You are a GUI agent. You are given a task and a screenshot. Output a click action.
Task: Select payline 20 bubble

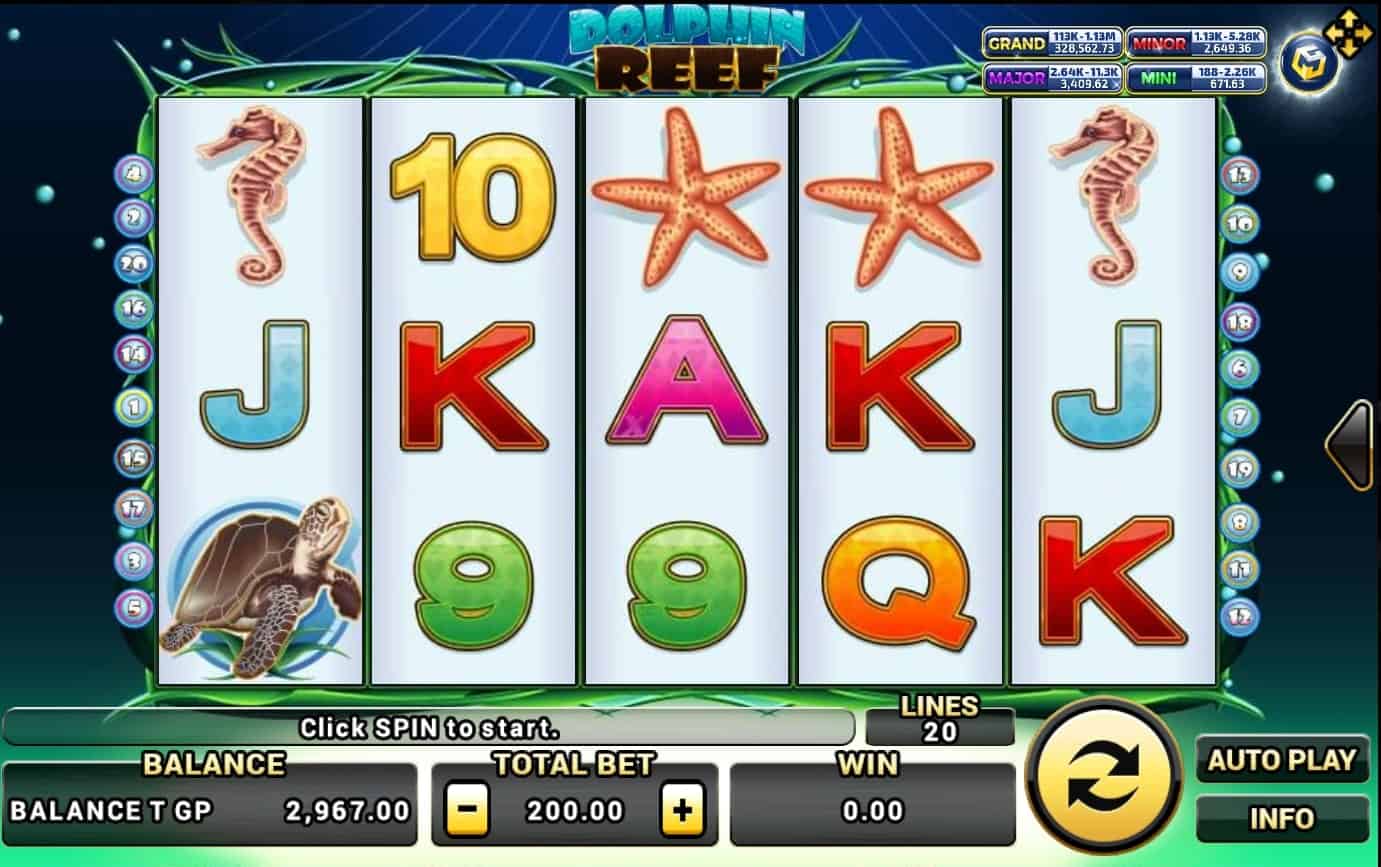133,264
